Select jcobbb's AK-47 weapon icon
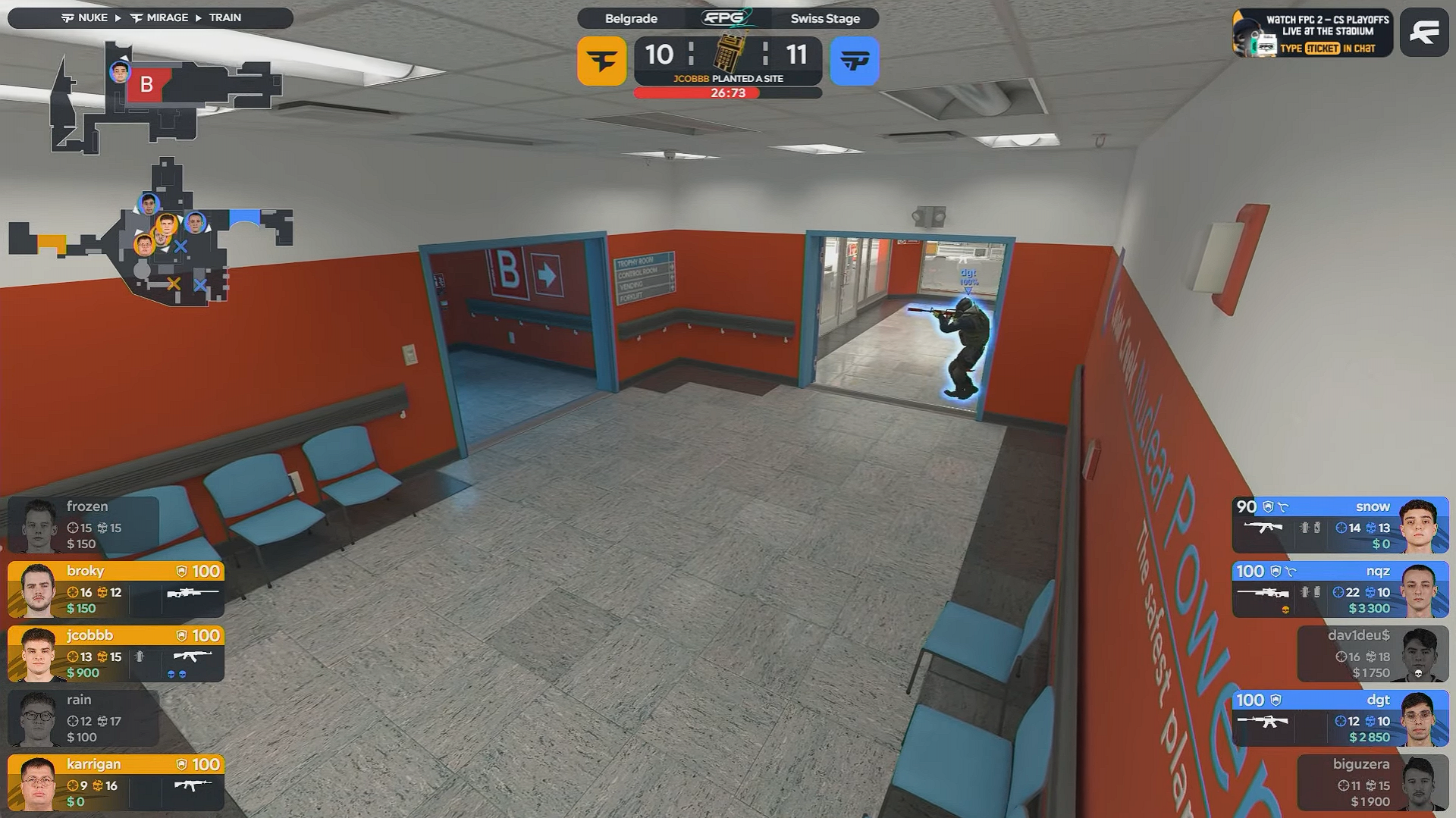This screenshot has height=818, width=1456. coord(192,658)
